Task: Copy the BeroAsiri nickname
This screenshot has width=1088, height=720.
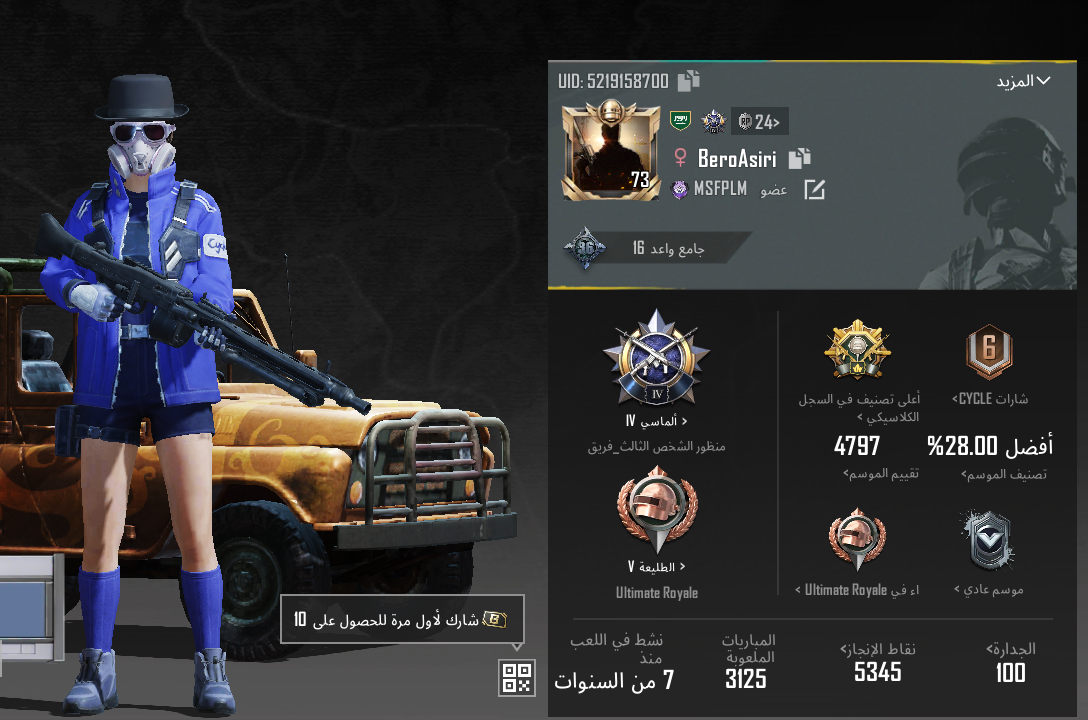Action: coord(799,158)
